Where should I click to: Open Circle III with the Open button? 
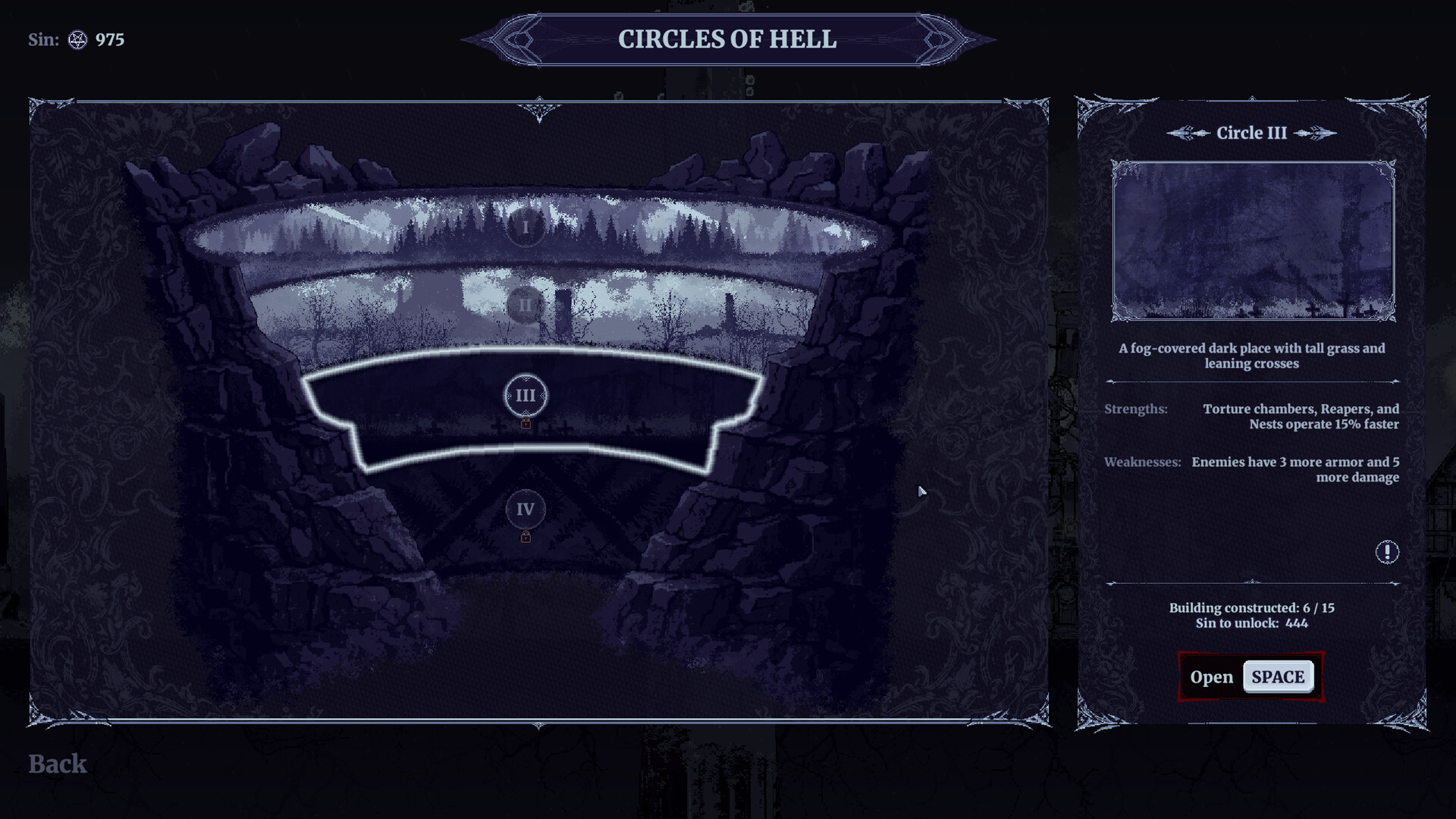1251,676
